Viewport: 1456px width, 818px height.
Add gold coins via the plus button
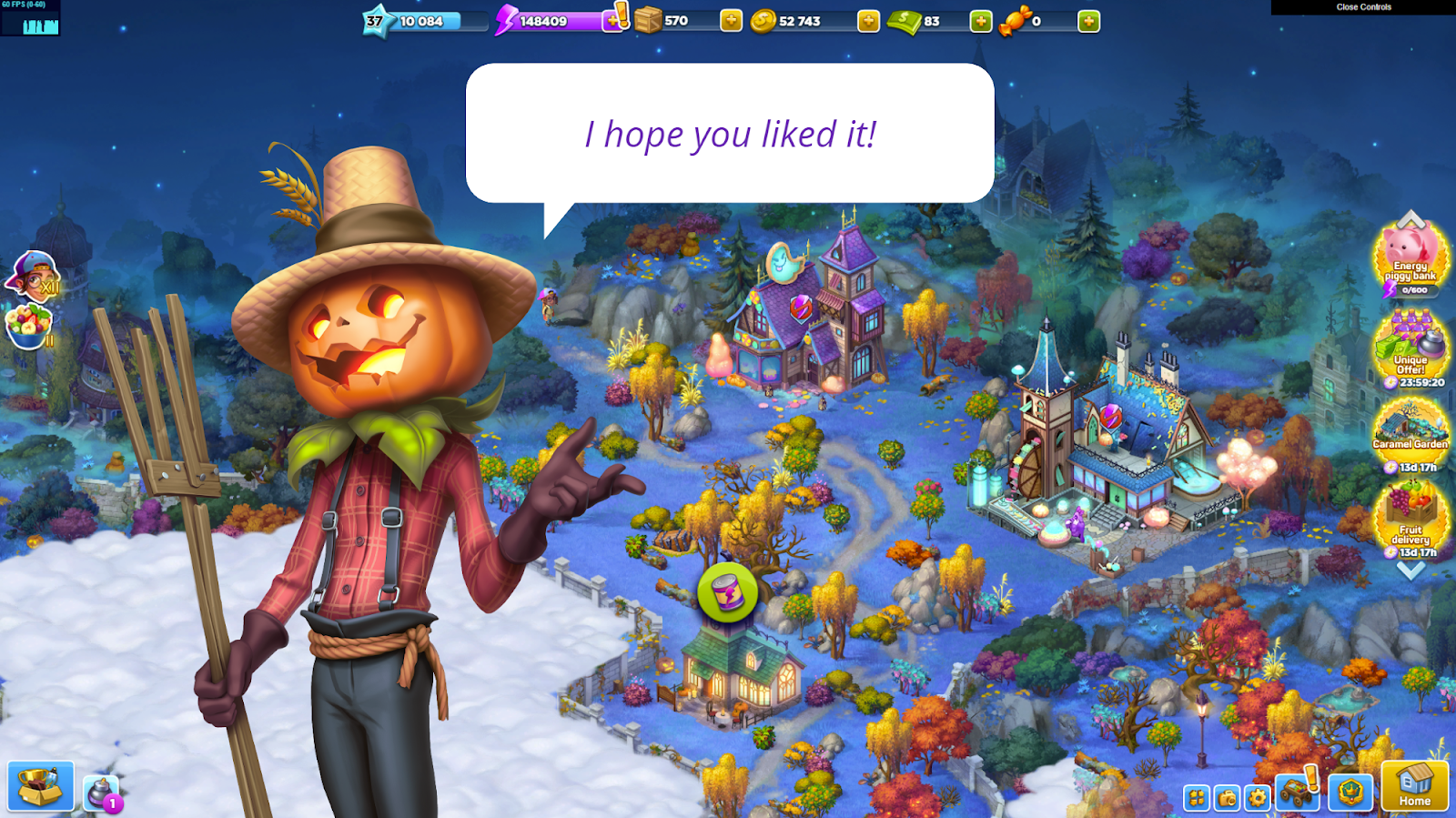868,21
